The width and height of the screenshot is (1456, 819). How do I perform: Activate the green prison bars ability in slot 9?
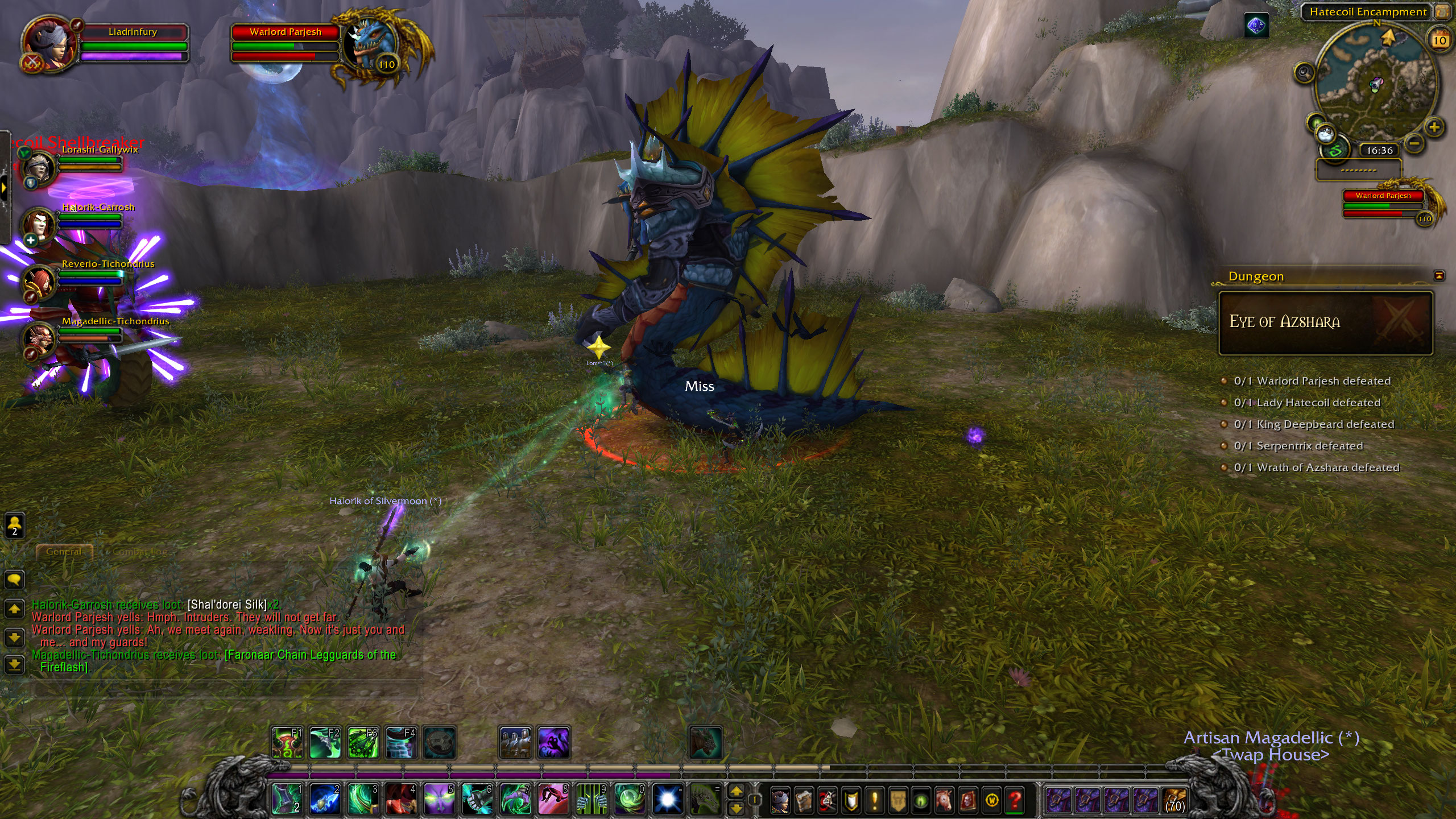click(x=592, y=799)
